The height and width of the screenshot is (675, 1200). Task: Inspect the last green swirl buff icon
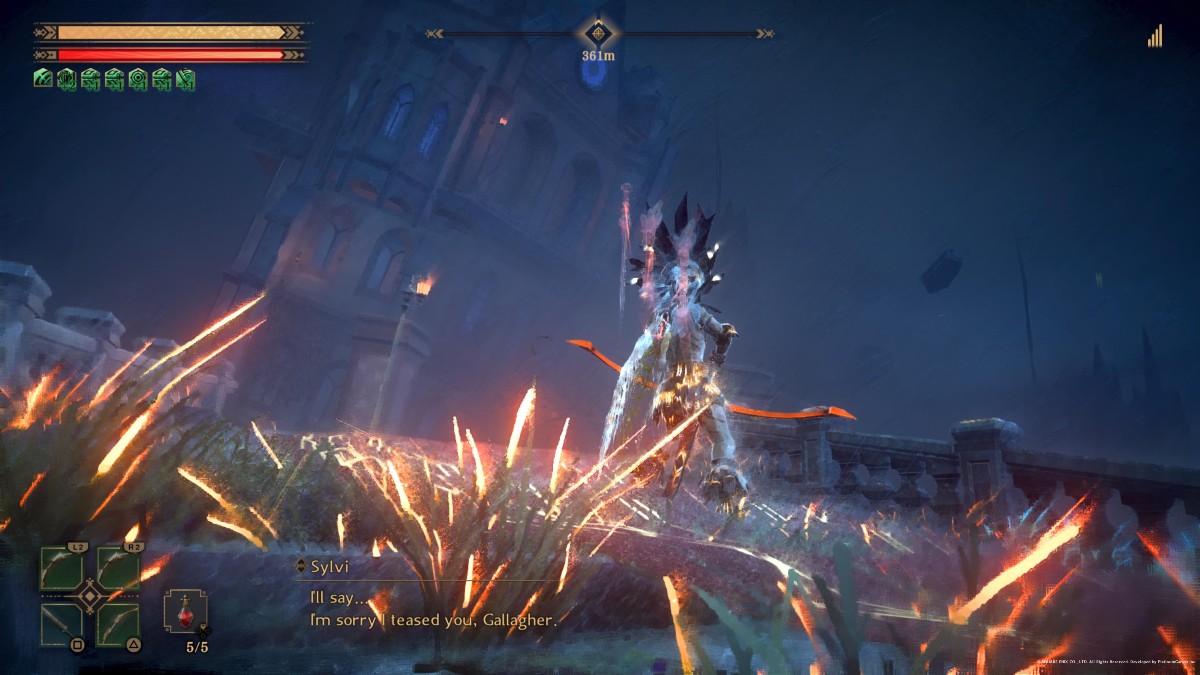[185, 78]
